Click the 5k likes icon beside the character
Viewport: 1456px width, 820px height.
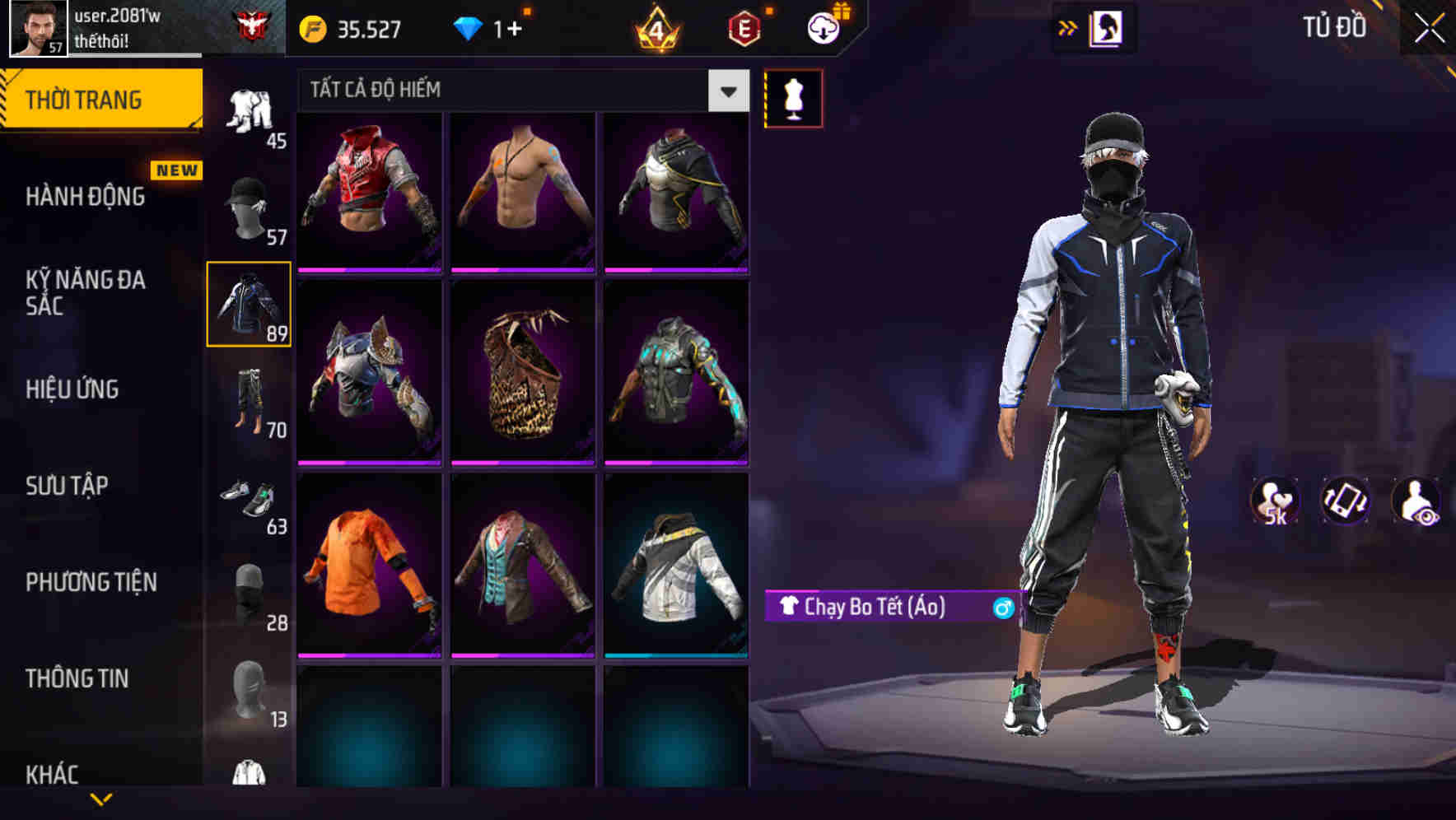click(x=1276, y=501)
